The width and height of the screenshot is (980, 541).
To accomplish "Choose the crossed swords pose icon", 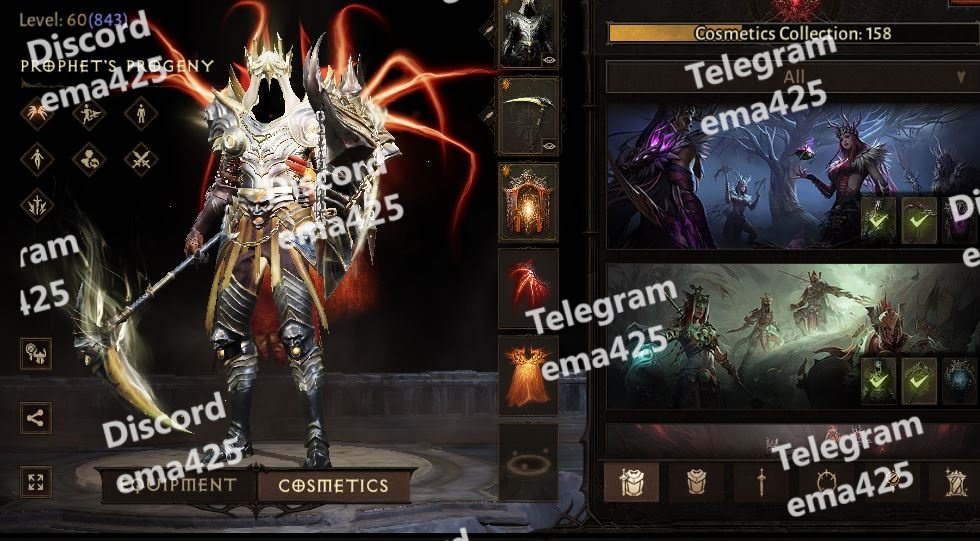I will click(x=141, y=158).
